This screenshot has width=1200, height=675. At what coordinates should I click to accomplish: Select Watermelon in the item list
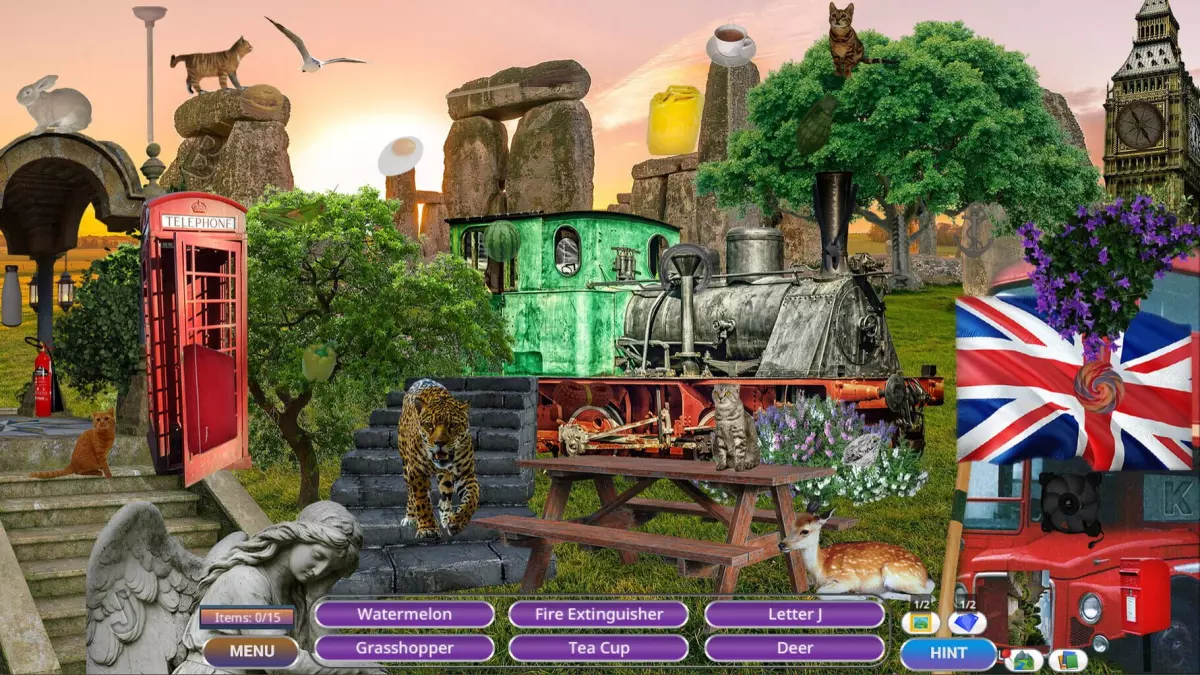(x=404, y=614)
